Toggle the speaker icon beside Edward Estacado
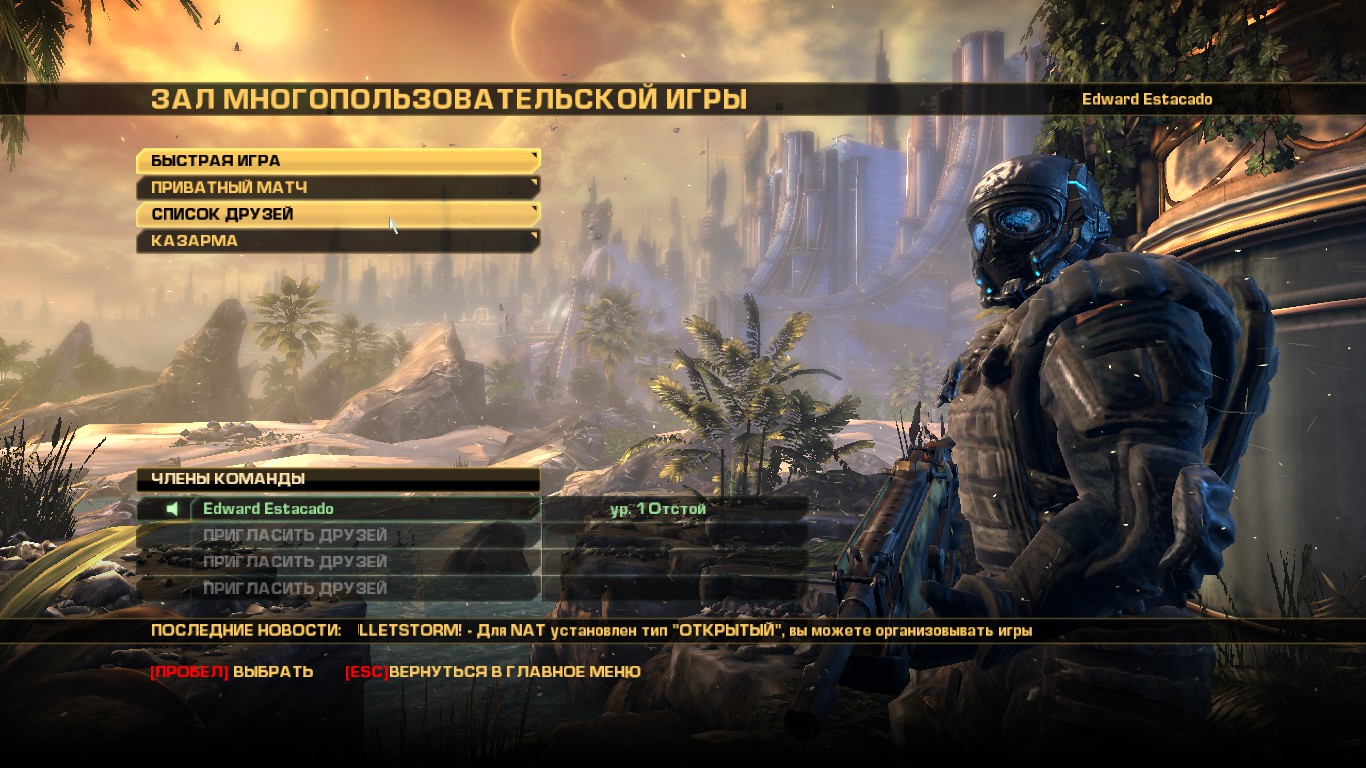This screenshot has width=1366, height=768. 173,509
